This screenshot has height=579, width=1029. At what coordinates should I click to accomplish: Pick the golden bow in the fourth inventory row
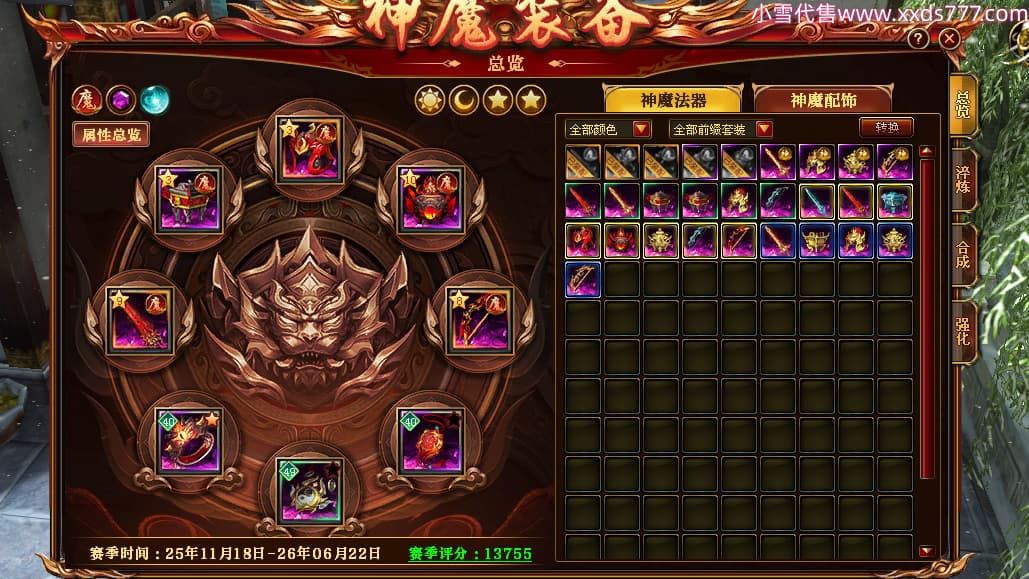(x=583, y=280)
